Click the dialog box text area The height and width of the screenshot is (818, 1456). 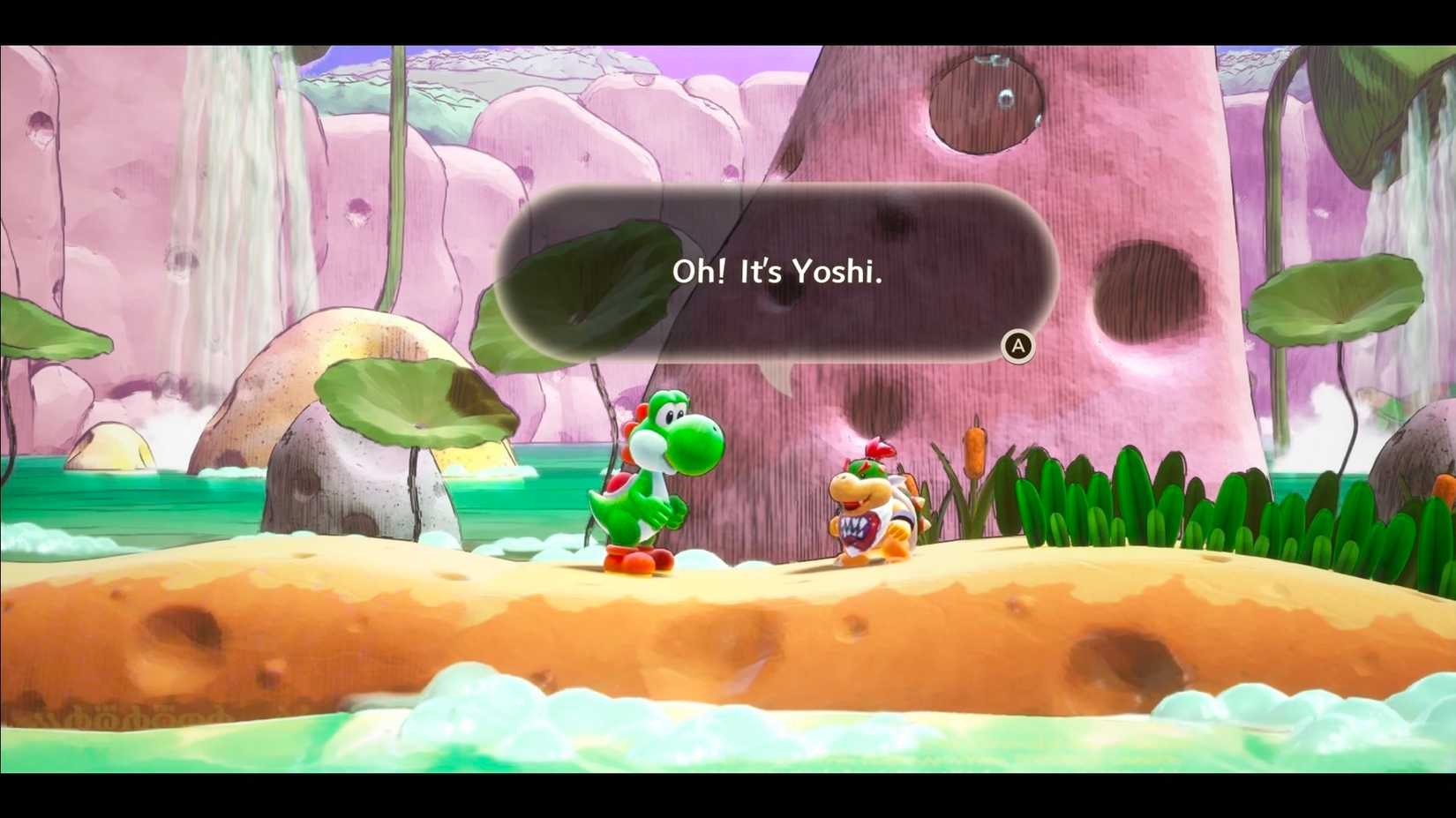coord(777,272)
